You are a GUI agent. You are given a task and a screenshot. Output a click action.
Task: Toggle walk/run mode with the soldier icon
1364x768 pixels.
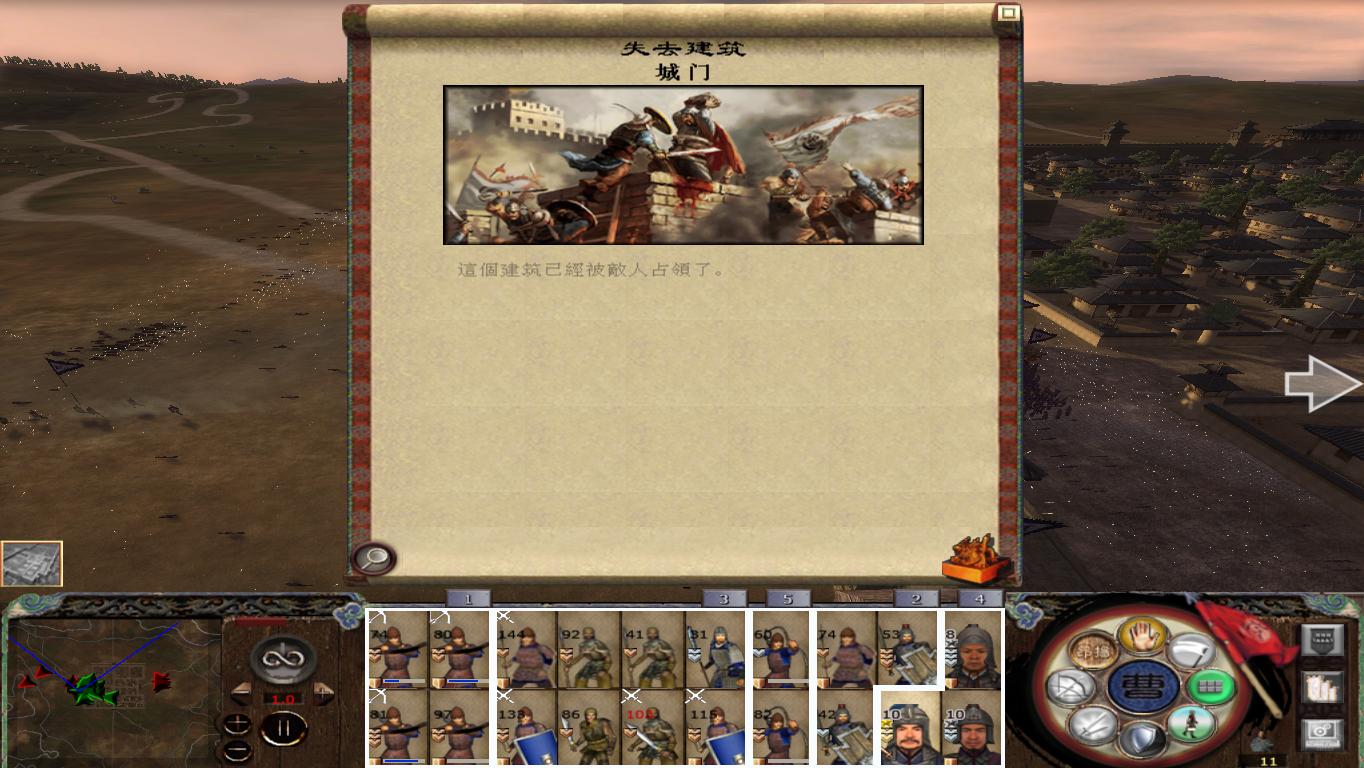(x=1190, y=722)
